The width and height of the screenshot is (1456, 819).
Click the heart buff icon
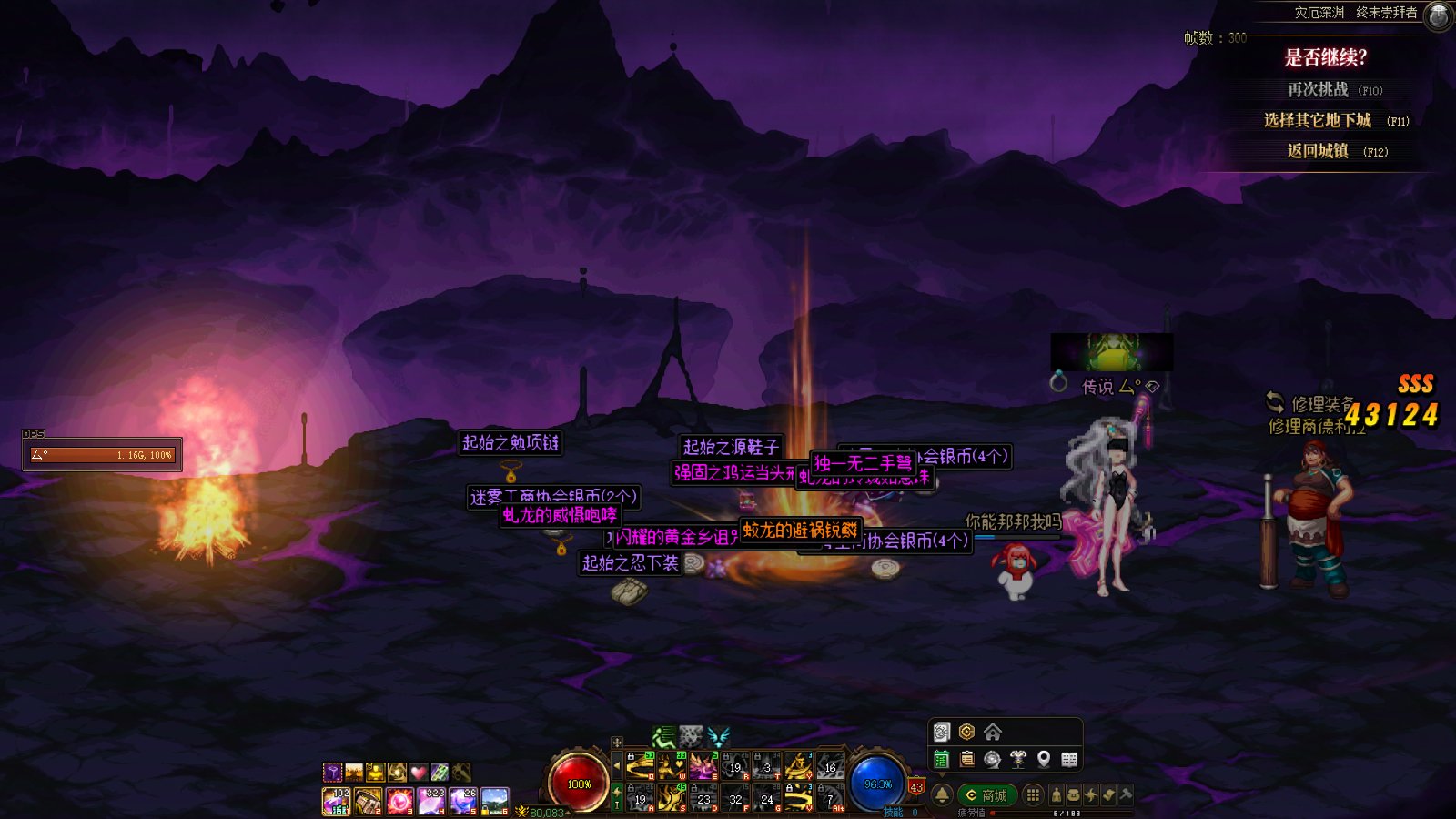point(418,773)
